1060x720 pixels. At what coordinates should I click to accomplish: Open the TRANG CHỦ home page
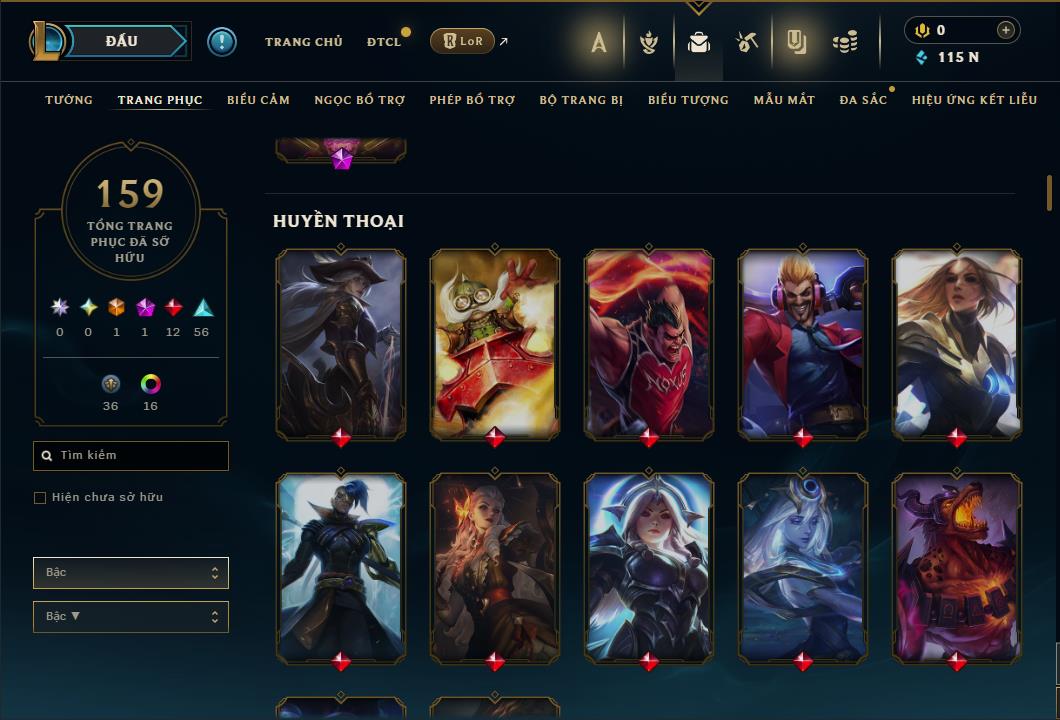[303, 42]
